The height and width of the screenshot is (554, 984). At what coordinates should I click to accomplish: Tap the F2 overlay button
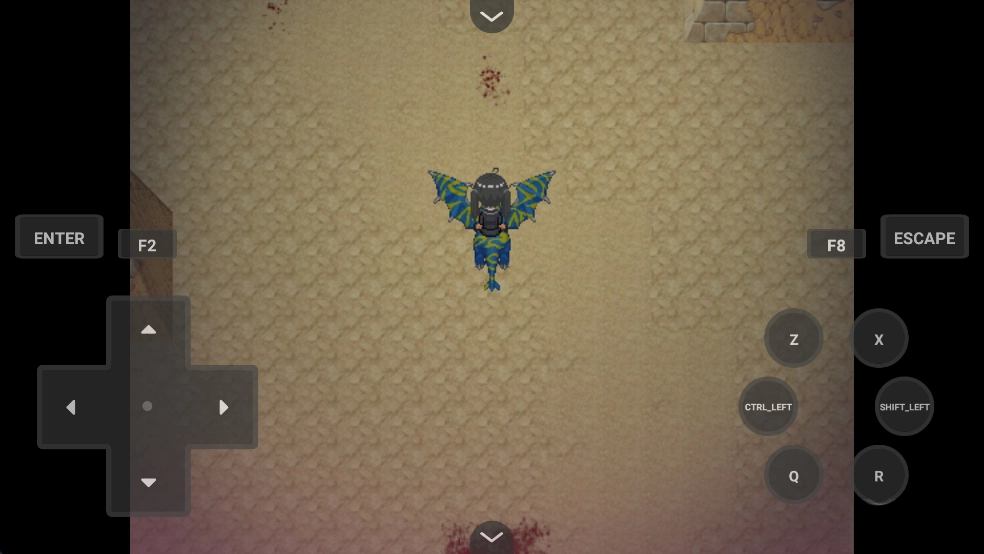pos(147,245)
